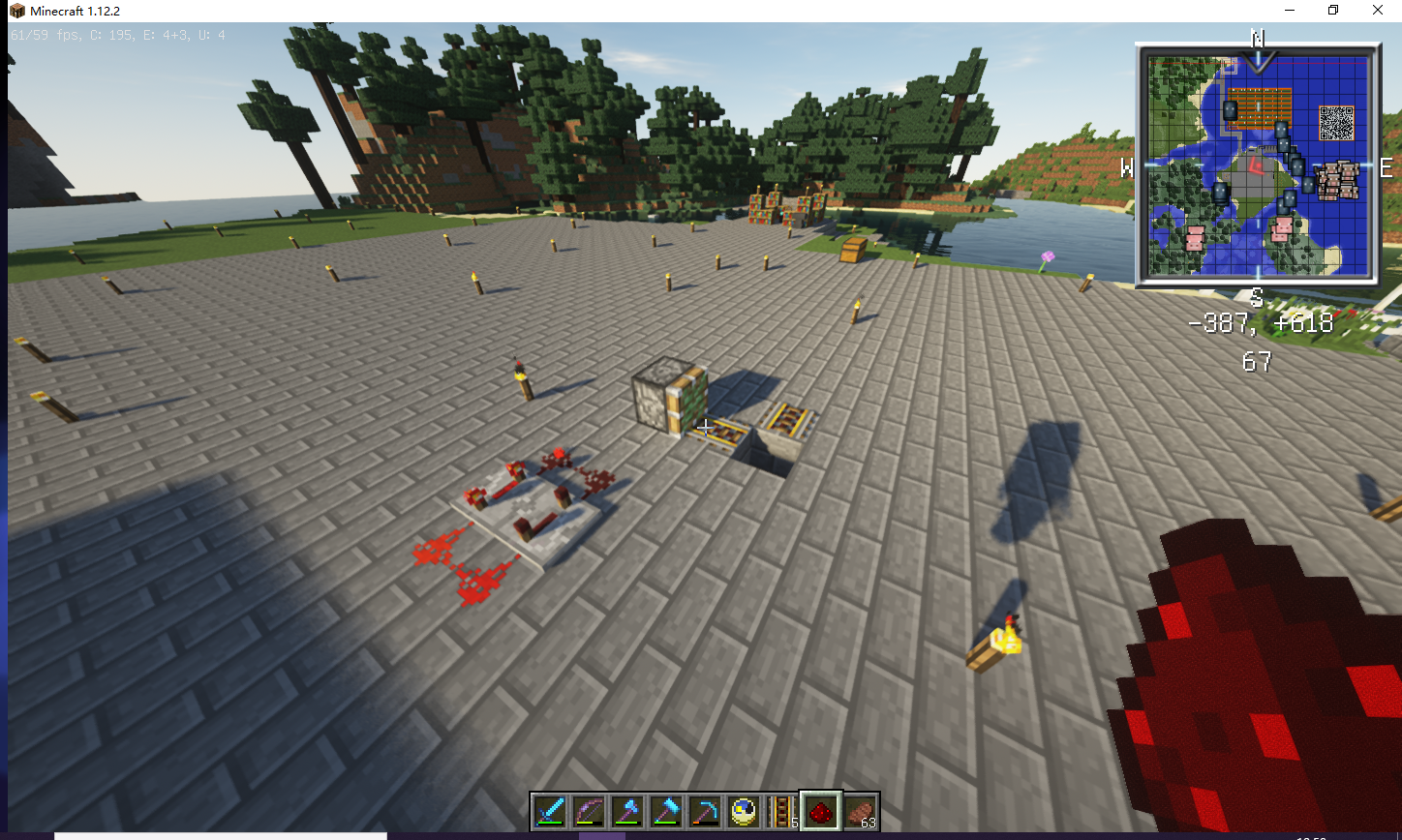Select the clock item in the hotbar
The width and height of the screenshot is (1402, 840).
742,811
